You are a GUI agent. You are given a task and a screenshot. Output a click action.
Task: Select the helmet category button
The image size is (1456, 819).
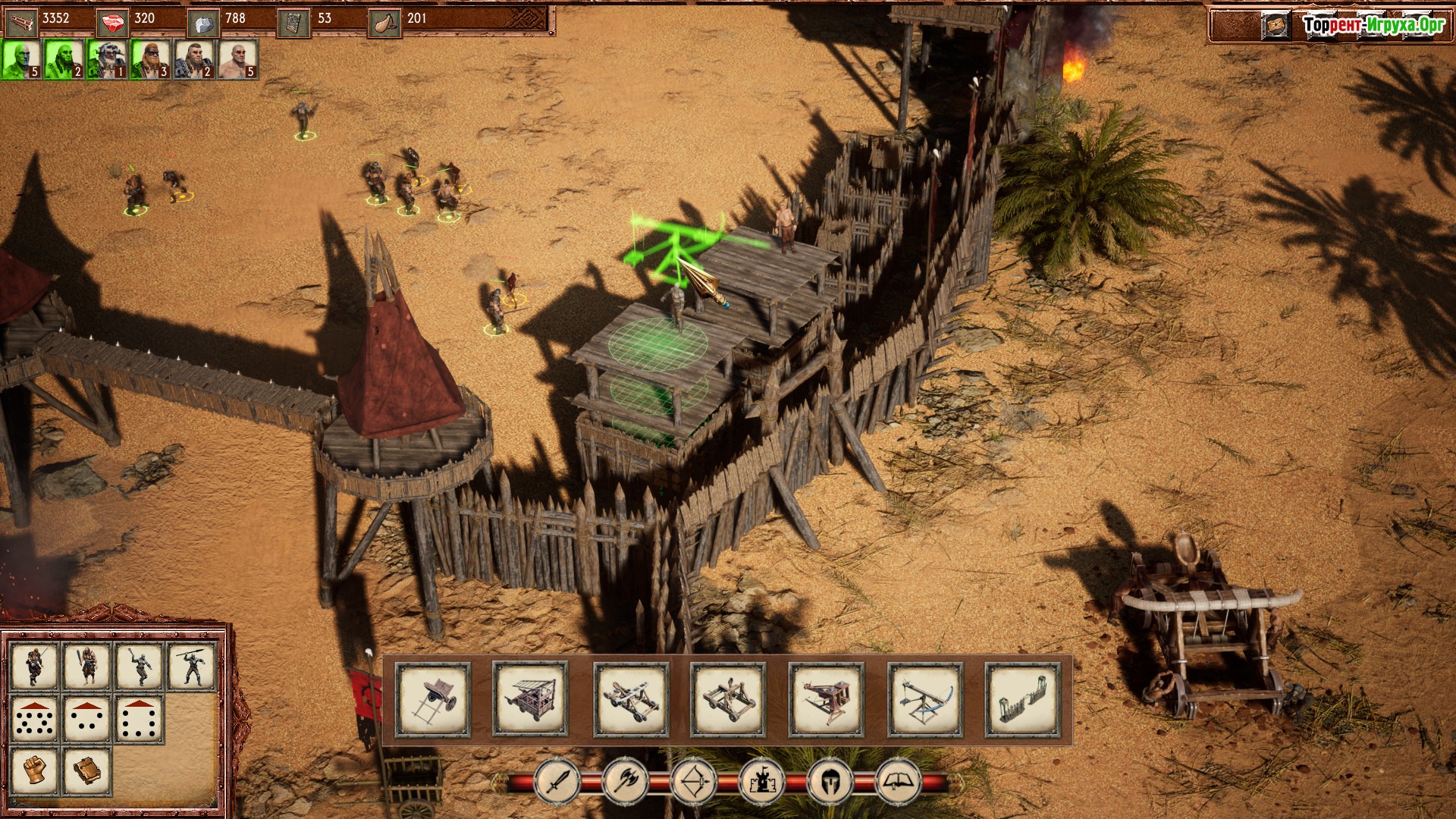(x=830, y=781)
